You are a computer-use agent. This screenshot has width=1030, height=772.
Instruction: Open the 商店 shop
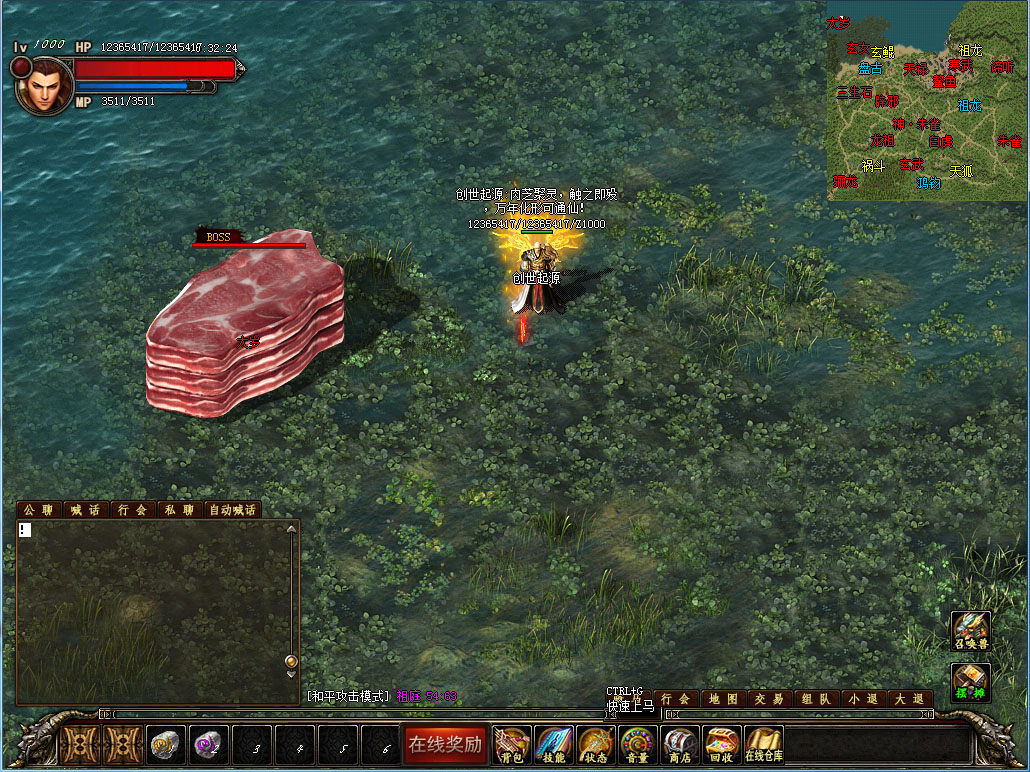coord(680,744)
